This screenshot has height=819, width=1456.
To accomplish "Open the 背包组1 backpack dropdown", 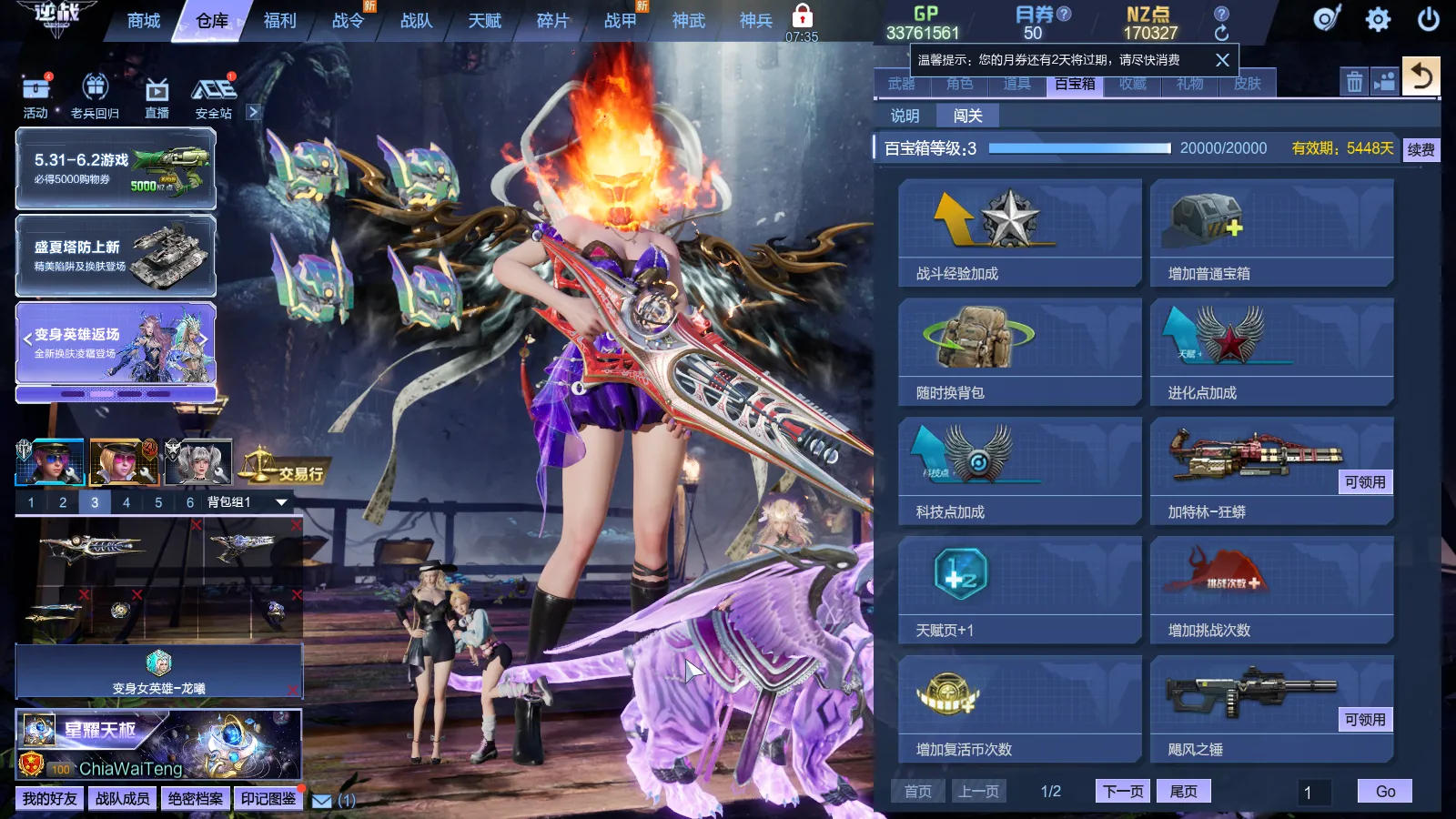I will tap(281, 502).
